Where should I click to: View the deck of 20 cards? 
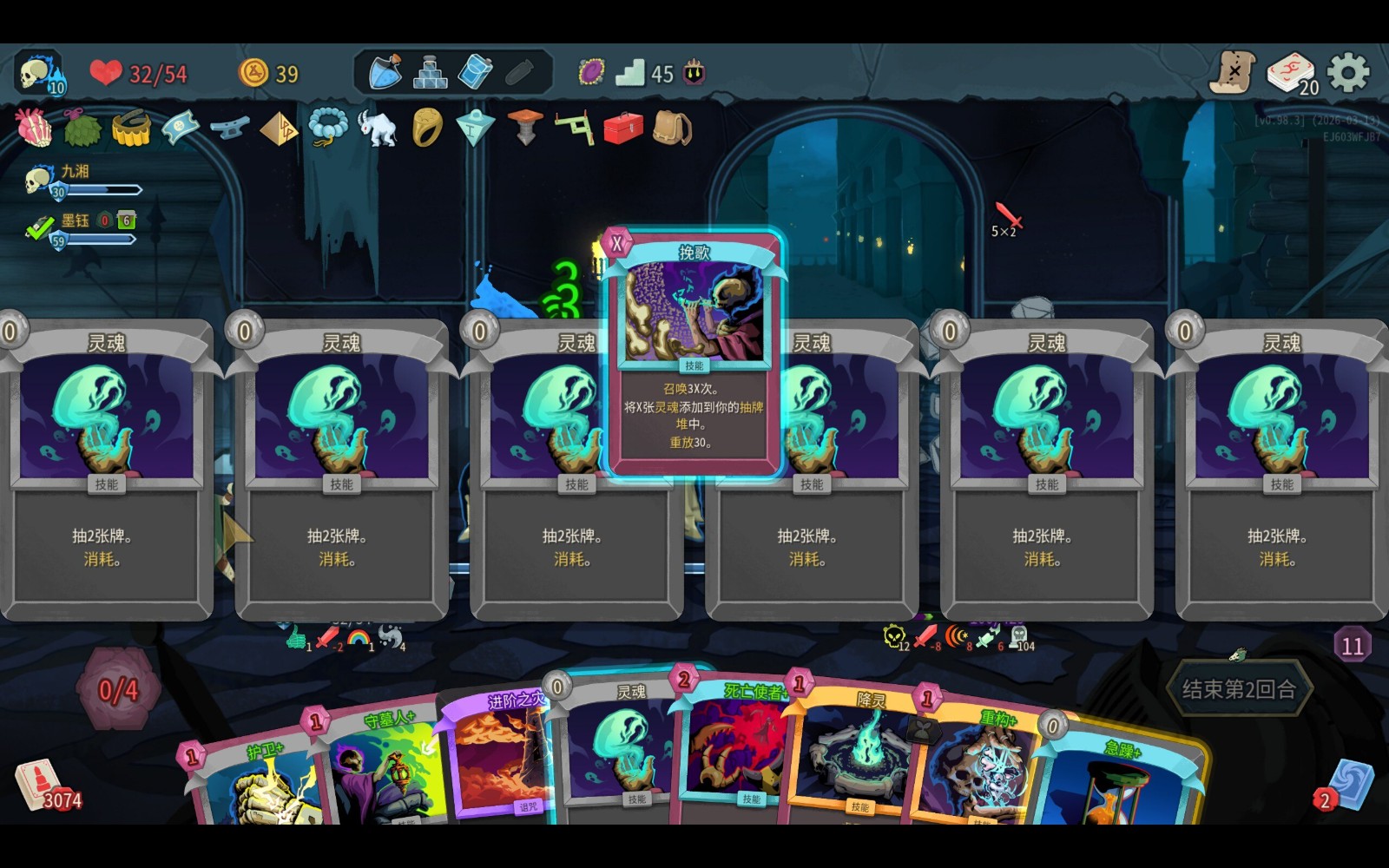1292,73
